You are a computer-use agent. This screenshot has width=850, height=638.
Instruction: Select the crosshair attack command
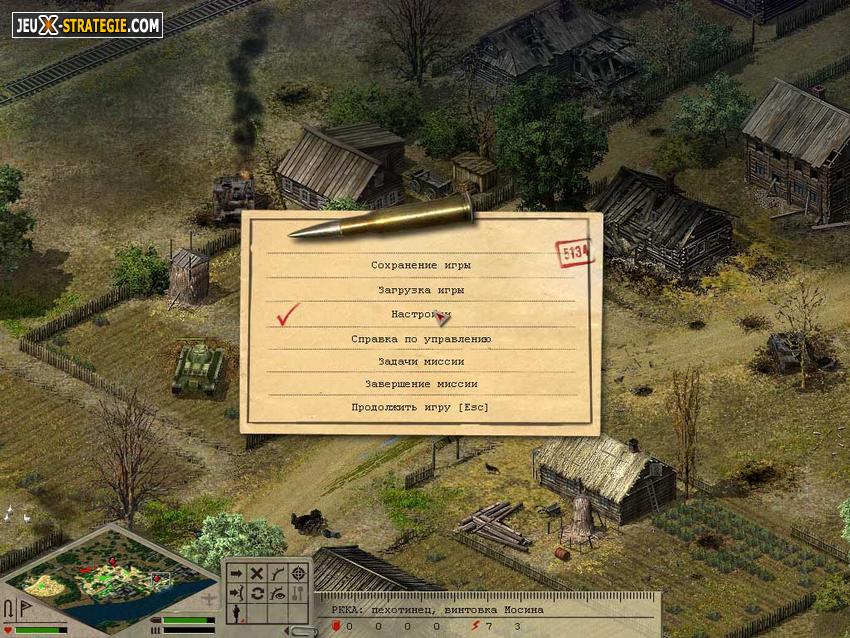click(297, 573)
